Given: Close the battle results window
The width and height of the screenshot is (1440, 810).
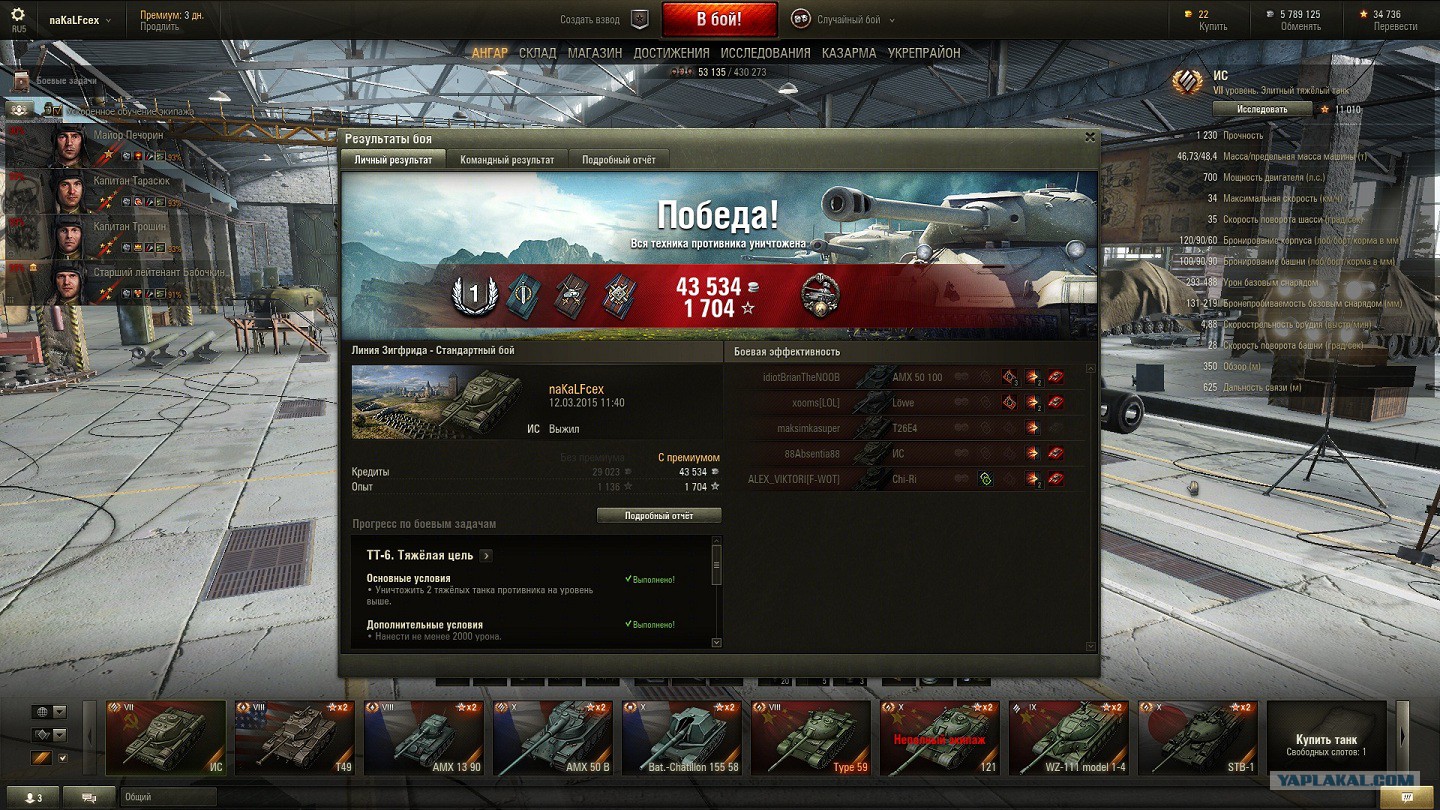Looking at the screenshot, I should (x=1090, y=138).
